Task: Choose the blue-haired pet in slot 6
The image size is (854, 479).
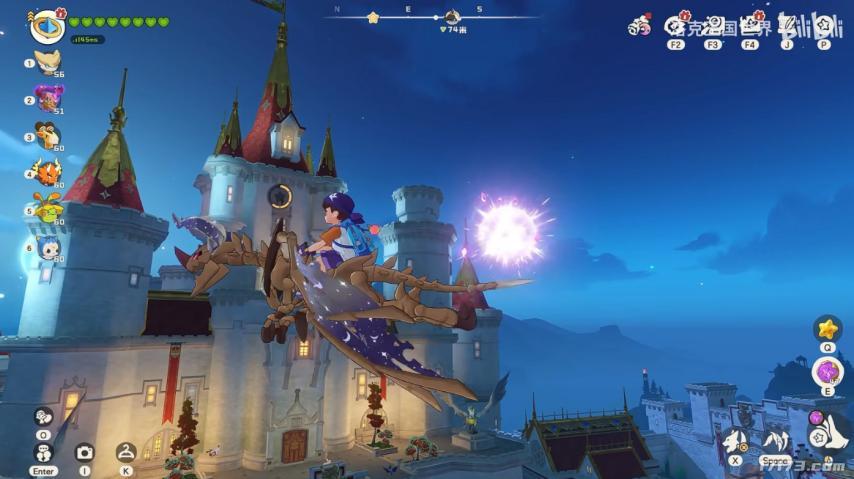Action: [x=47, y=246]
